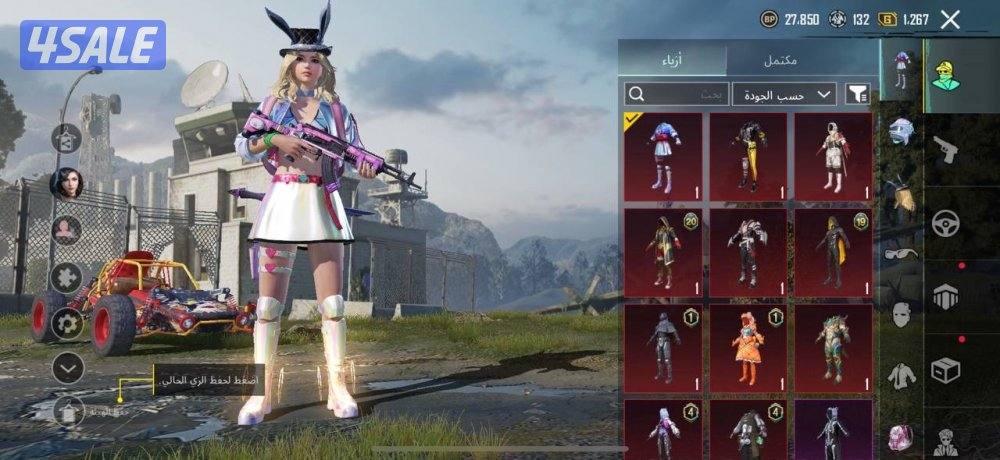This screenshot has width=1000, height=460.
Task: Open the puzzle piece icon
Action: tap(67, 277)
